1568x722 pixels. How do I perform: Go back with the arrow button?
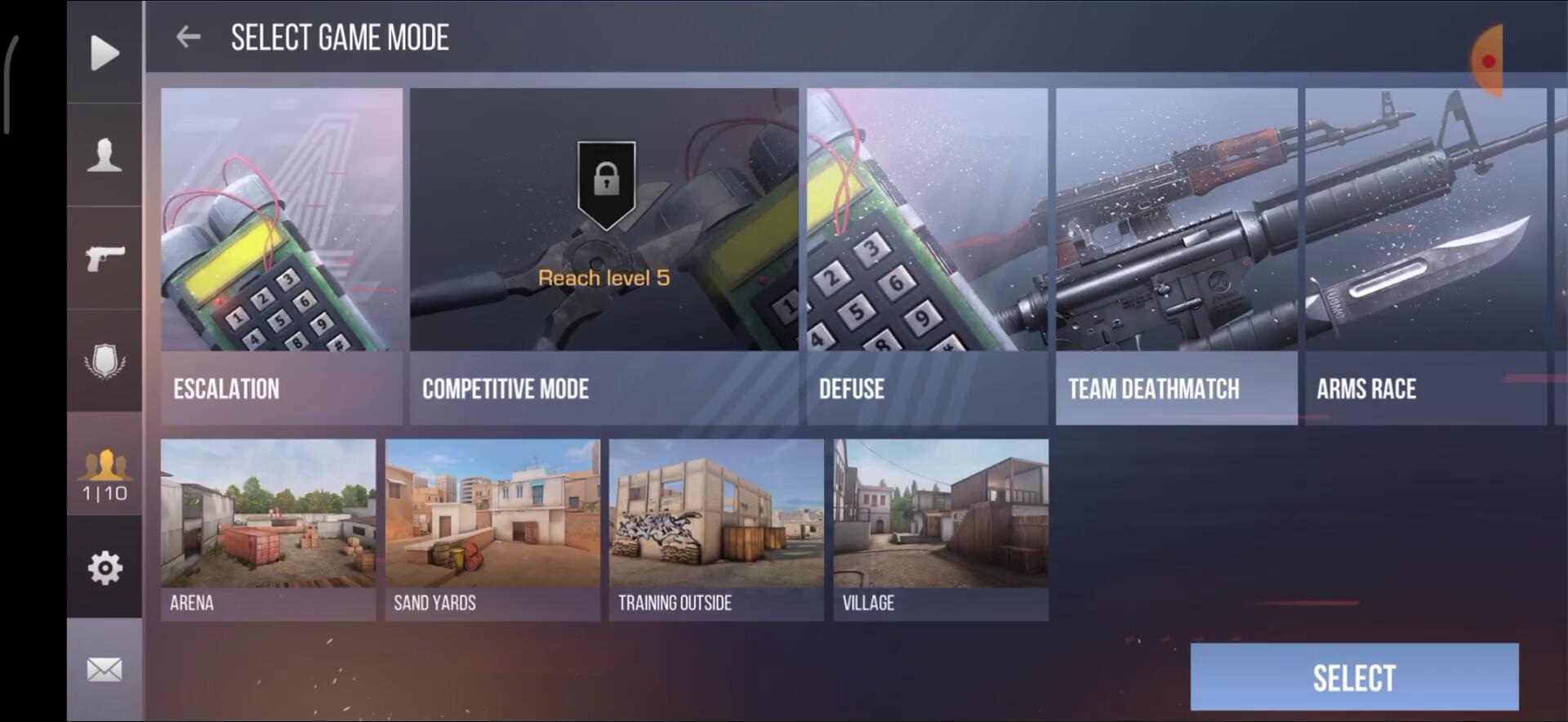(189, 37)
